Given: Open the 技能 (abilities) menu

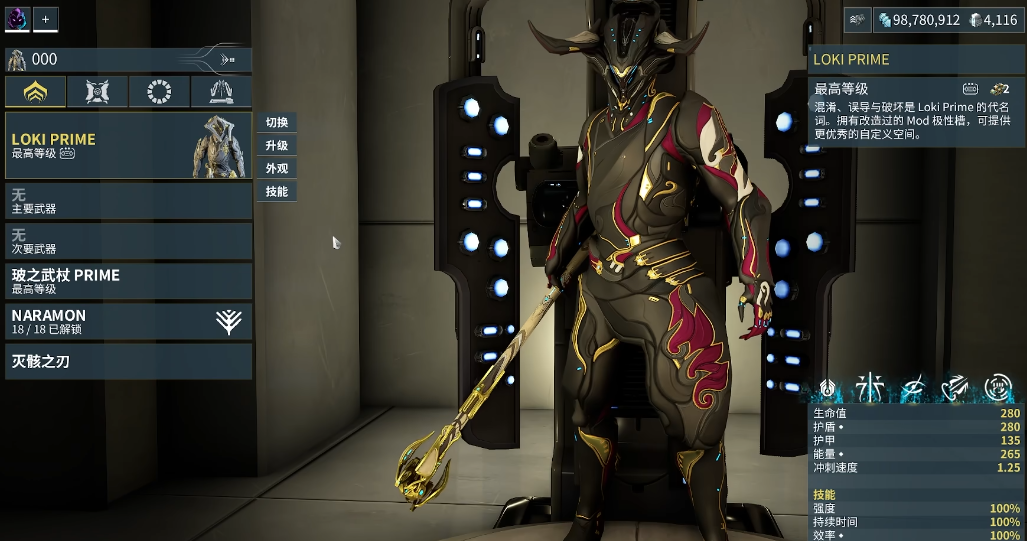Looking at the screenshot, I should [x=277, y=192].
